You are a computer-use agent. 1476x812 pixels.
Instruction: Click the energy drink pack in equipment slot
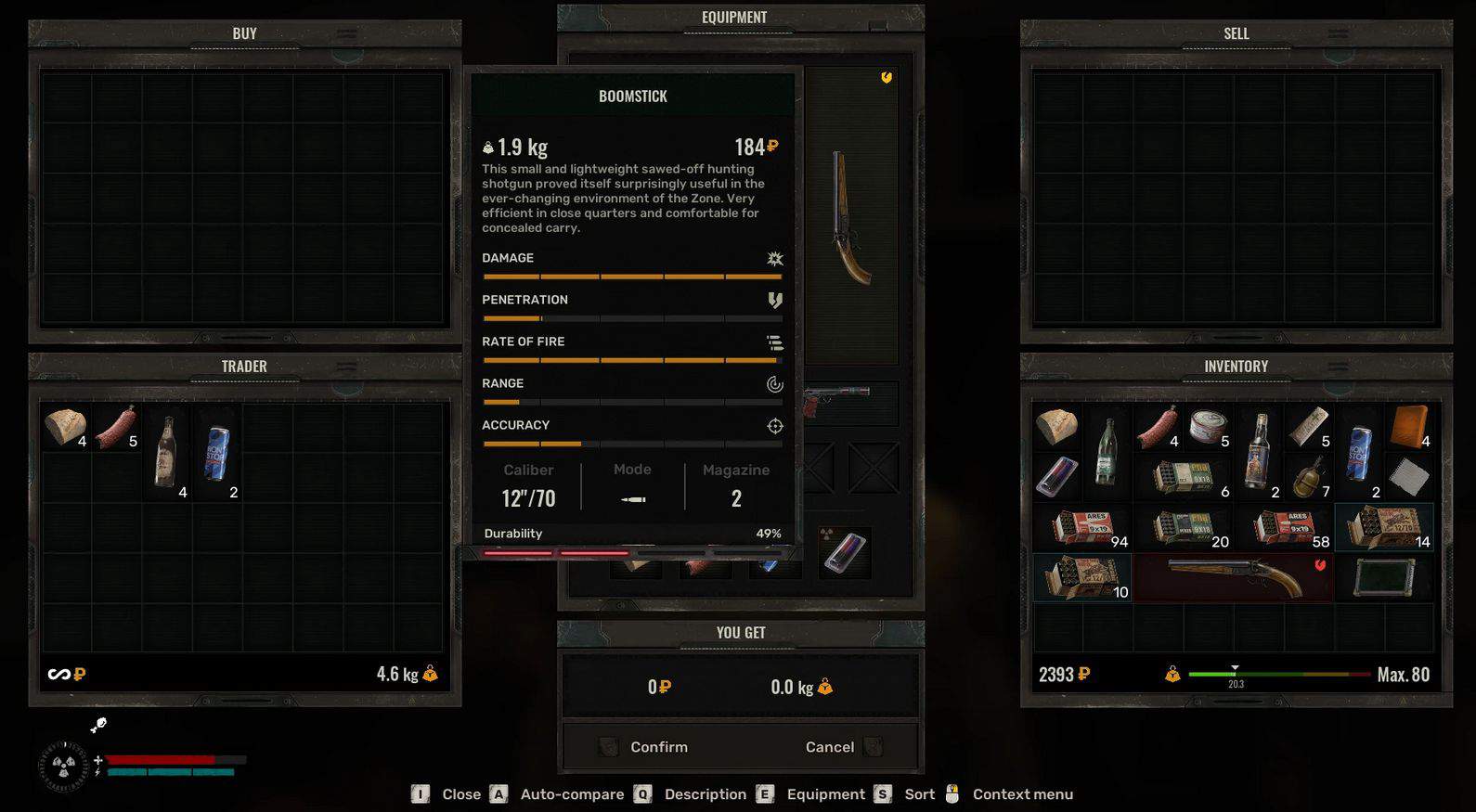coord(845,553)
